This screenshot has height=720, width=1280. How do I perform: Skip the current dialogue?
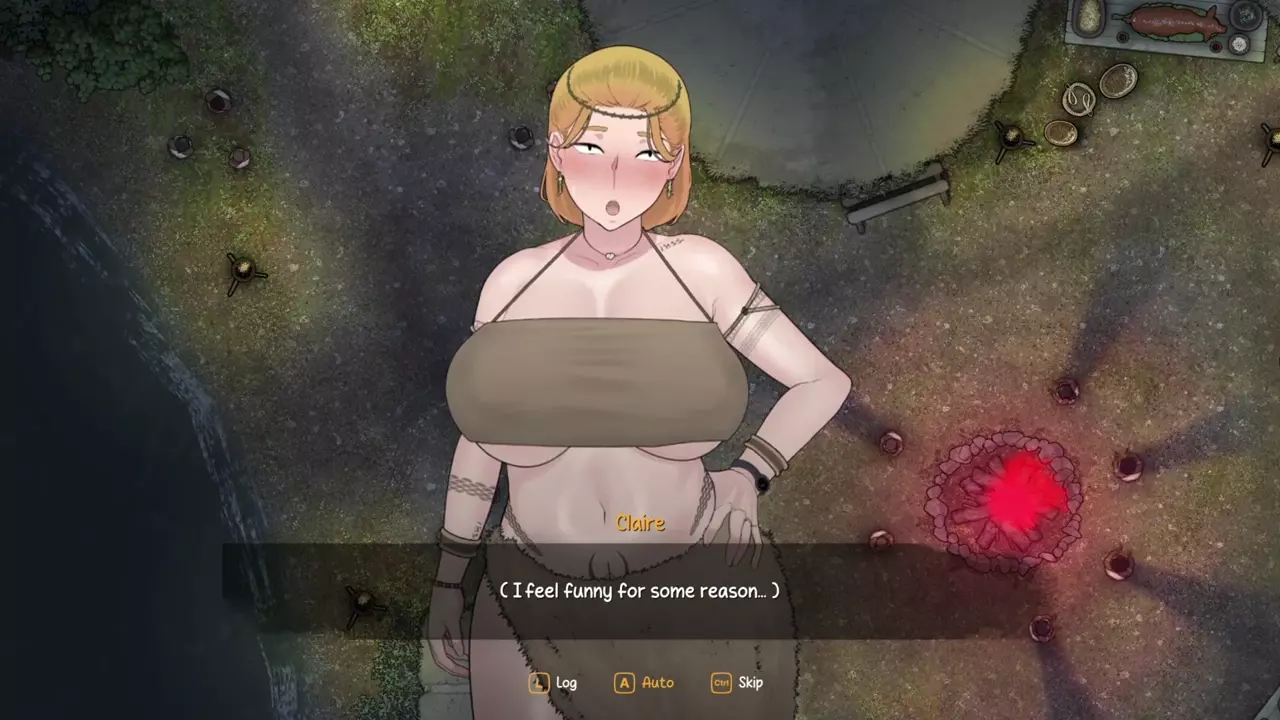(x=738, y=683)
